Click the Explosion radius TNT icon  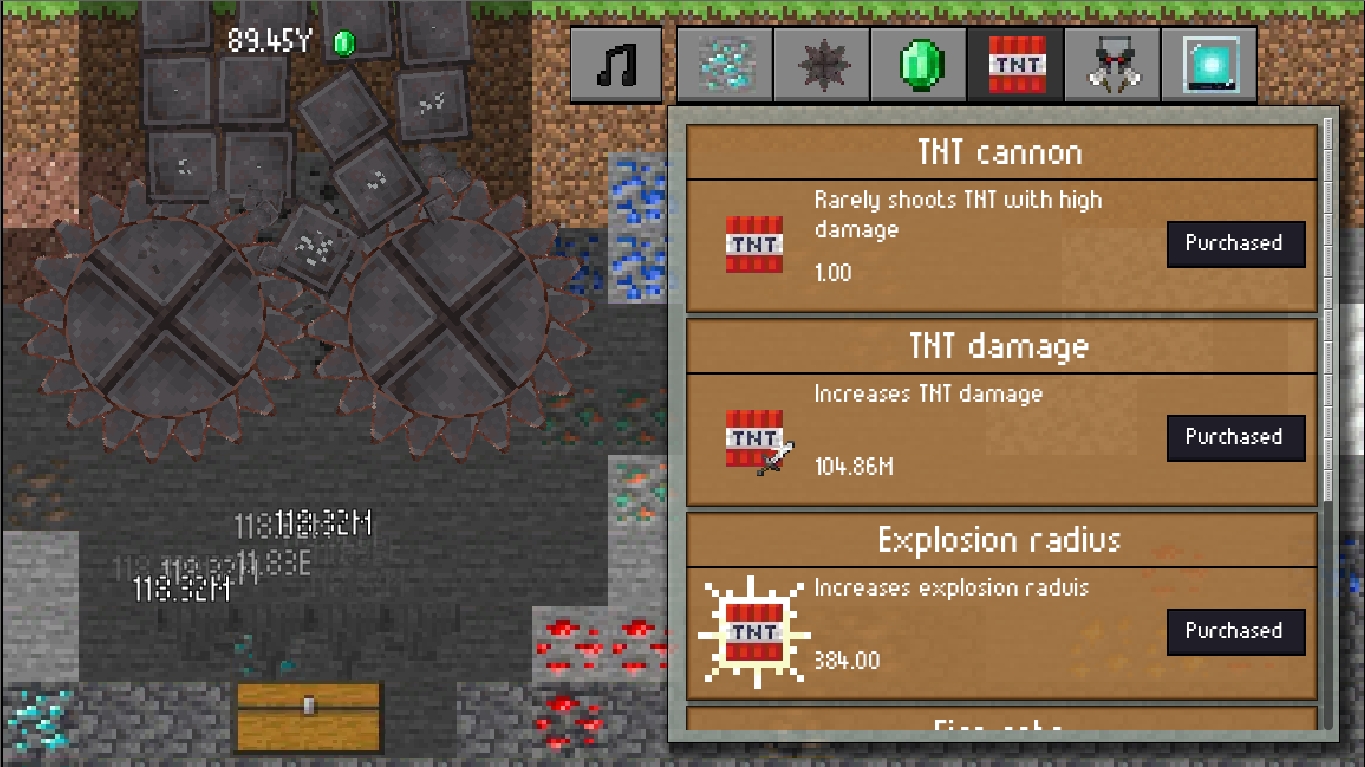click(755, 631)
